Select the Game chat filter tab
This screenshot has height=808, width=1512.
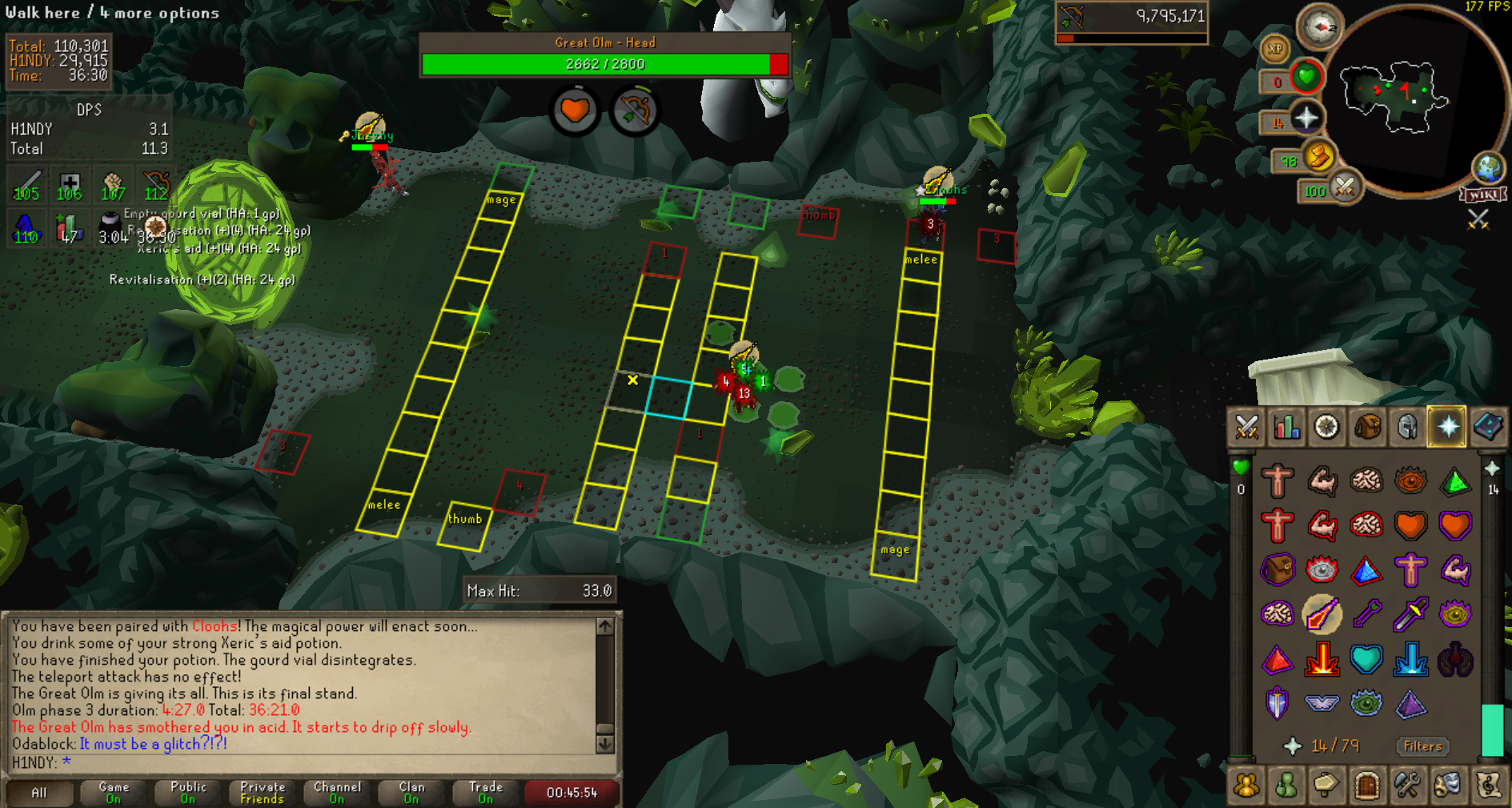pos(114,792)
